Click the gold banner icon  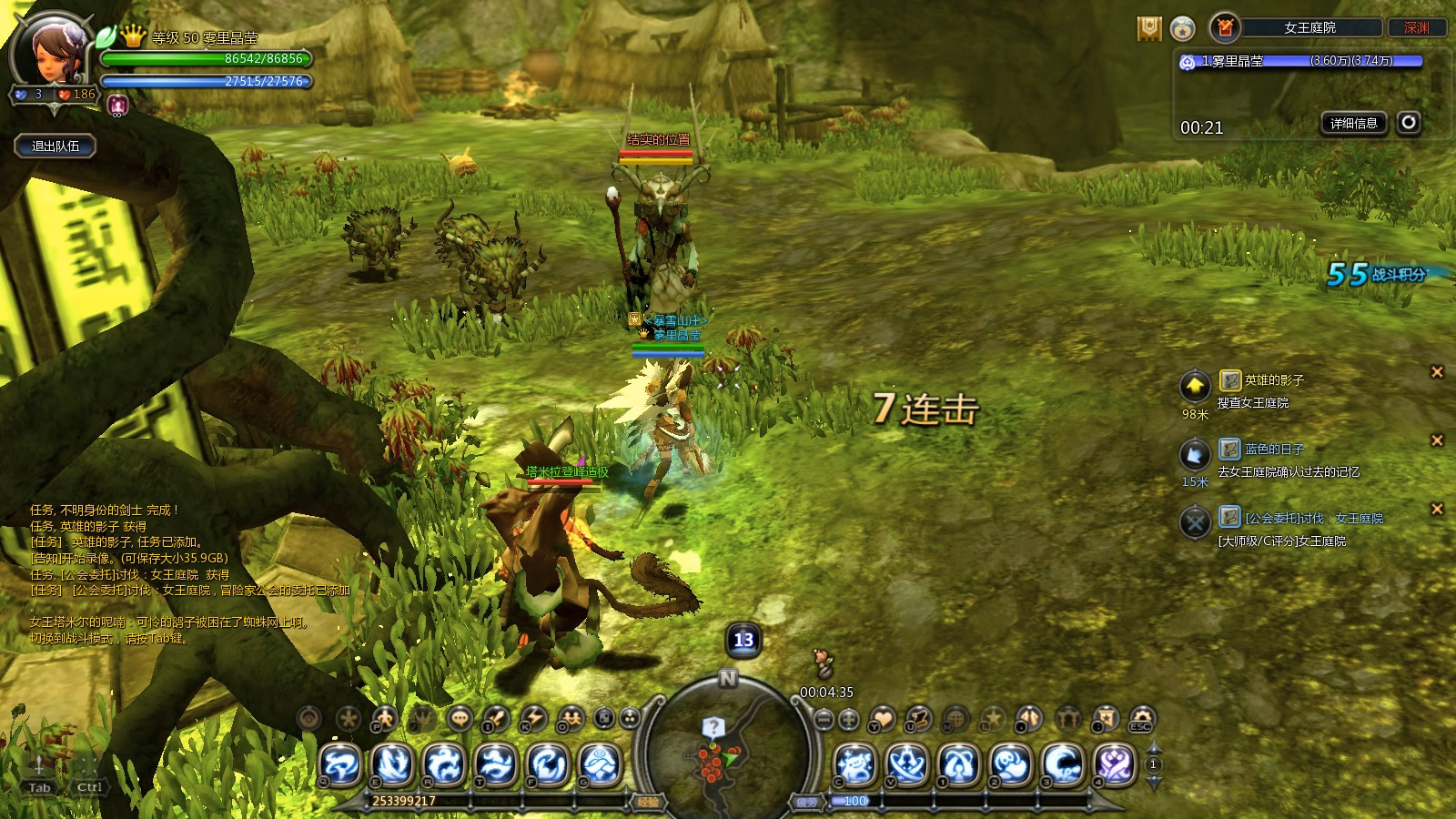1149,29
